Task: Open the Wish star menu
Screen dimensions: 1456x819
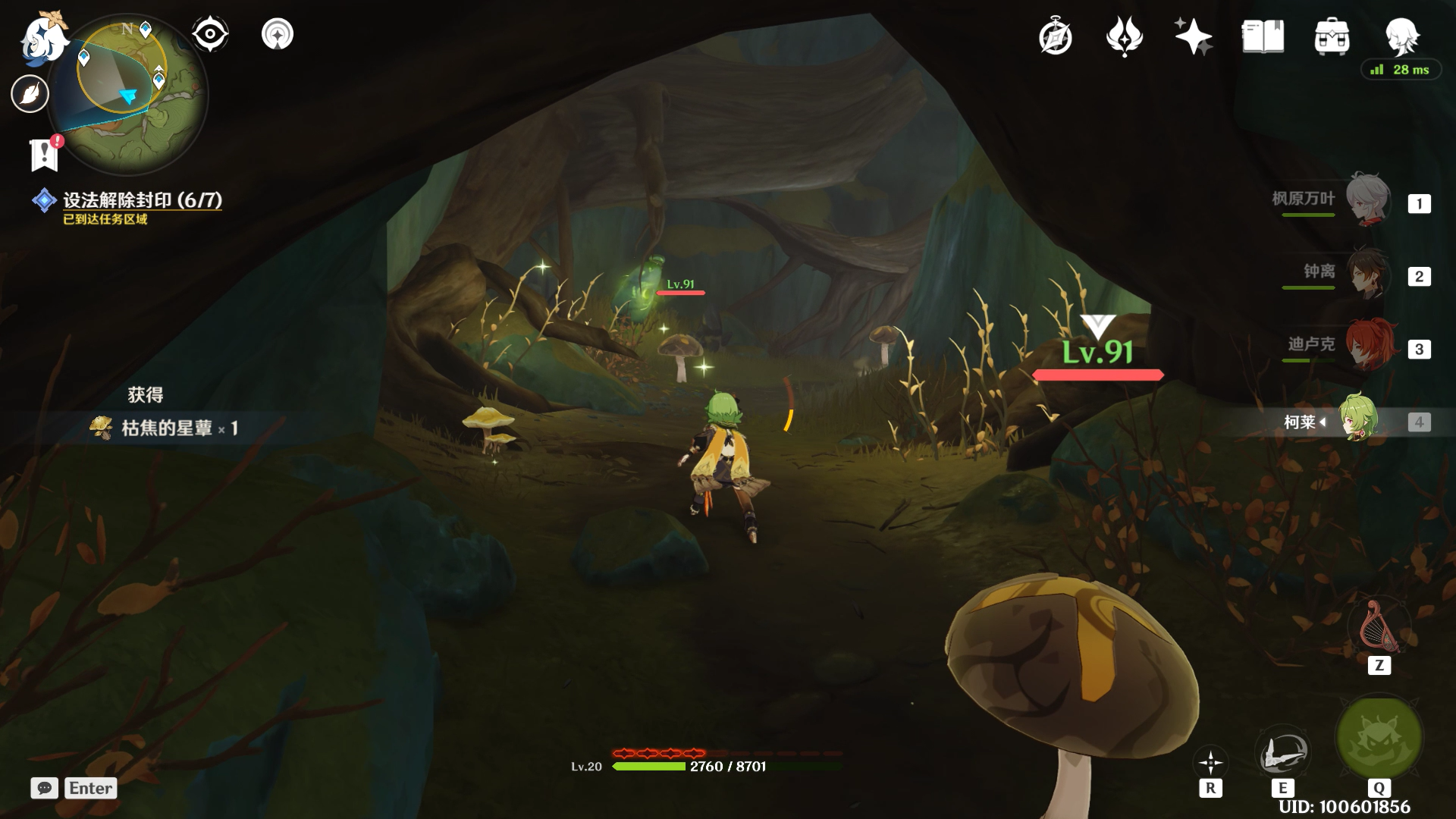Action: pyautogui.click(x=1193, y=36)
